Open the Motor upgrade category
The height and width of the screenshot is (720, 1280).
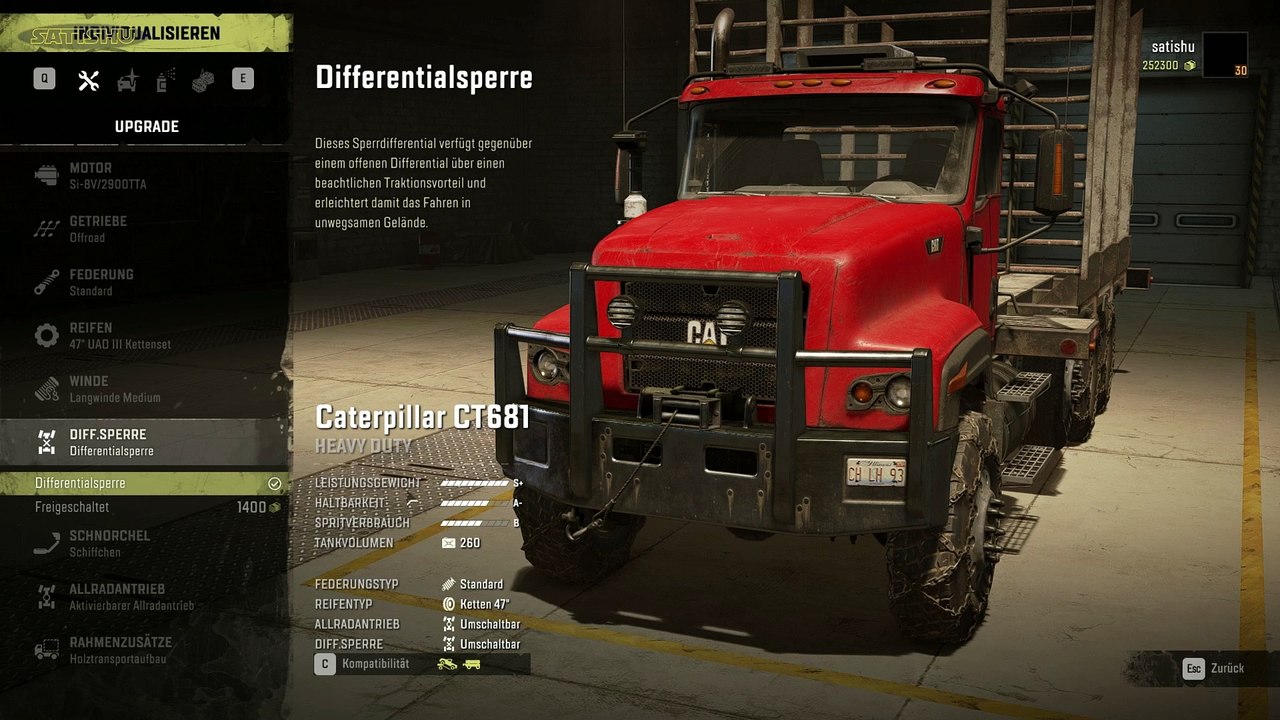coord(145,176)
